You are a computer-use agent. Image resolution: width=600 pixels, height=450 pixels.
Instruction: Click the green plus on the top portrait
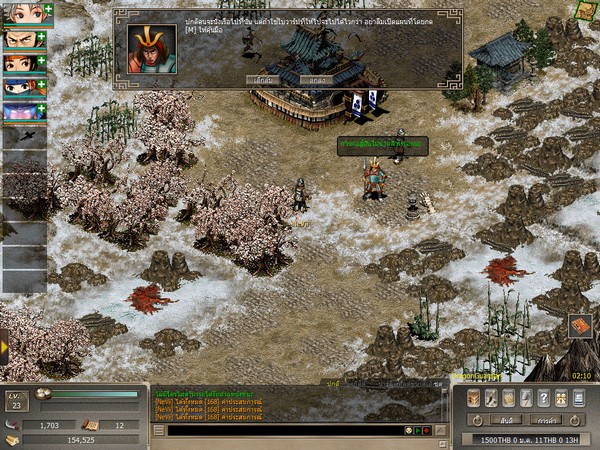click(48, 9)
